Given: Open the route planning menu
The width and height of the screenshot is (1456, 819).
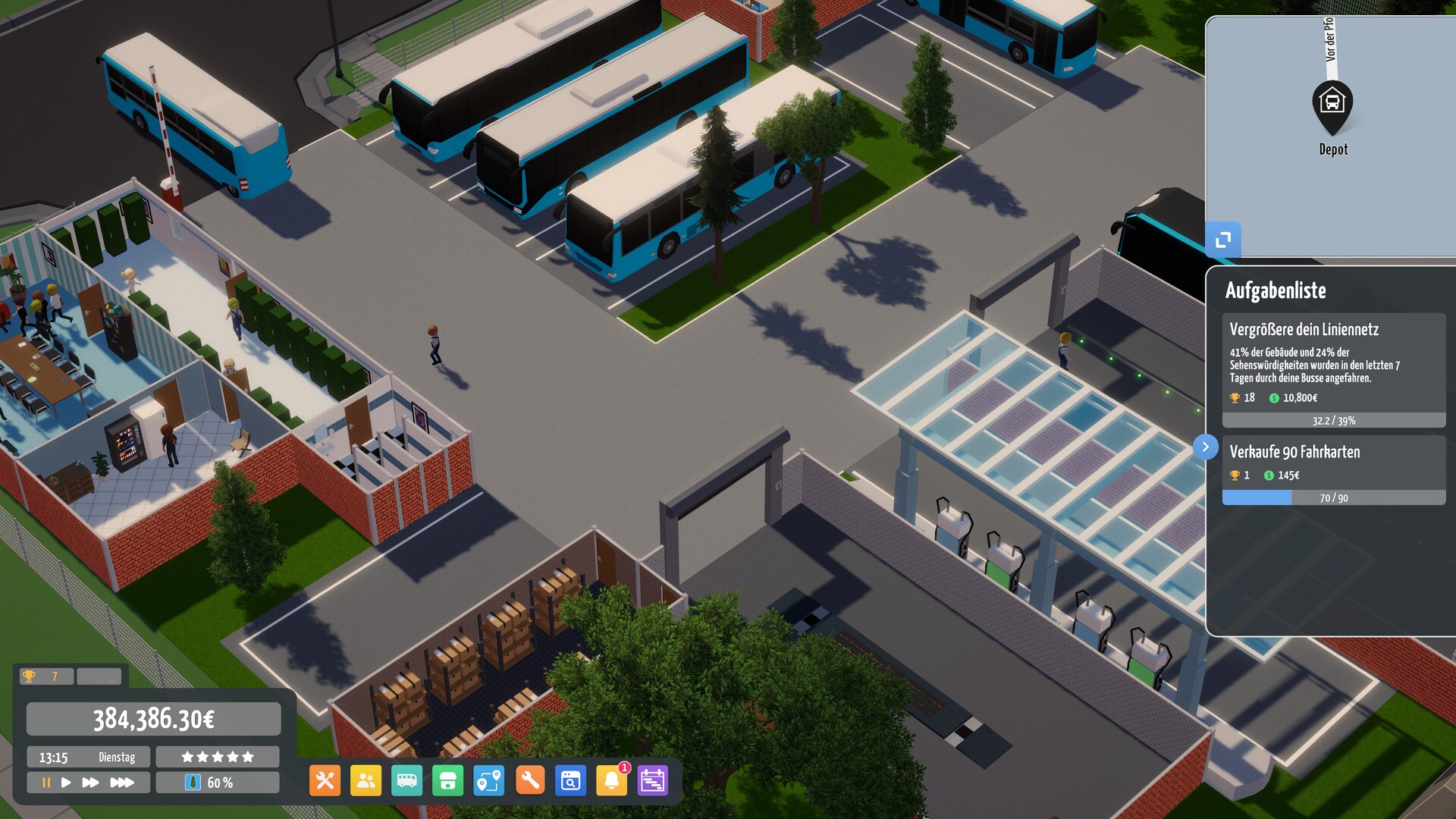Looking at the screenshot, I should point(489,780).
